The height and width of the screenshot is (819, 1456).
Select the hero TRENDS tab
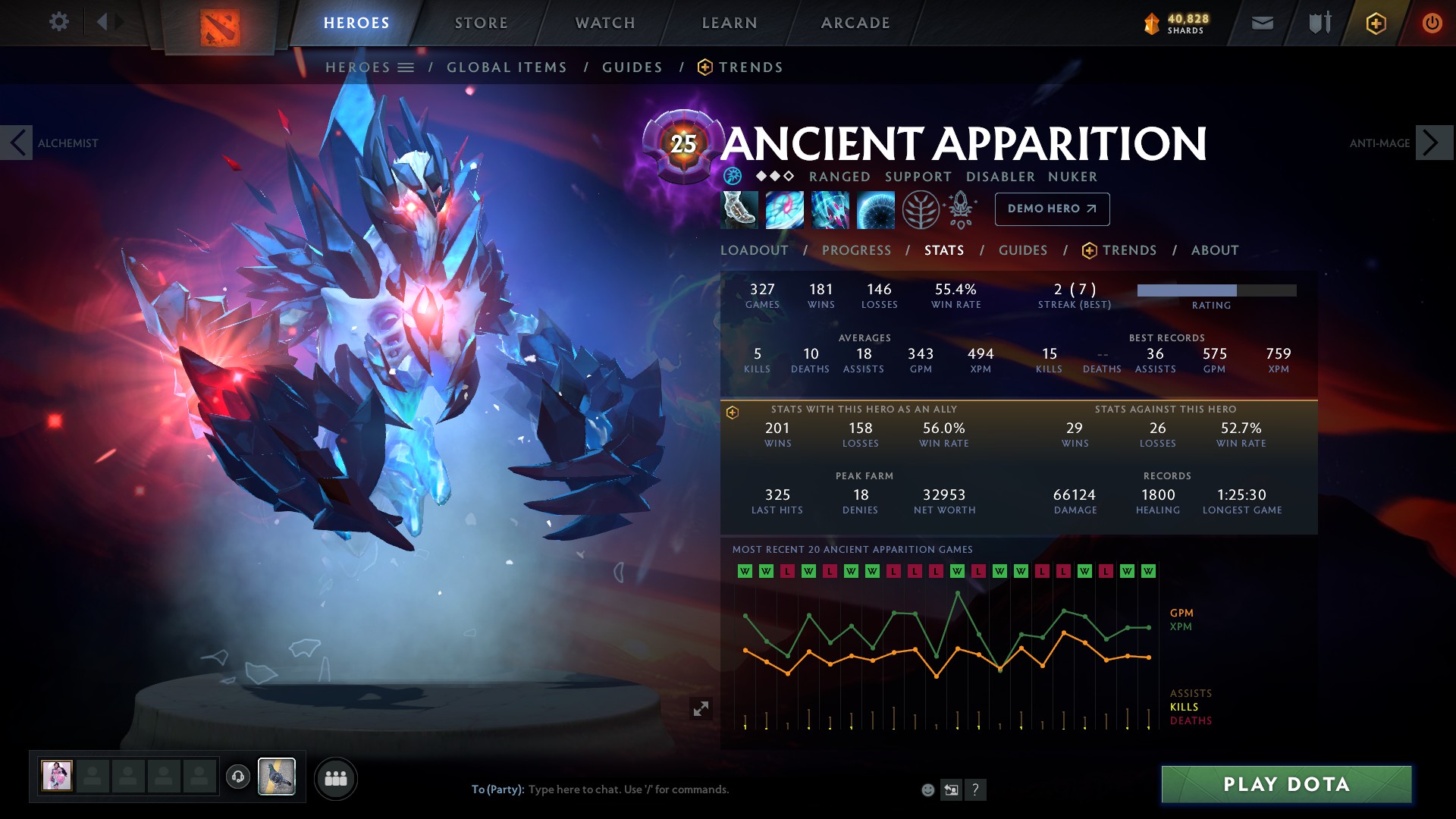1130,249
